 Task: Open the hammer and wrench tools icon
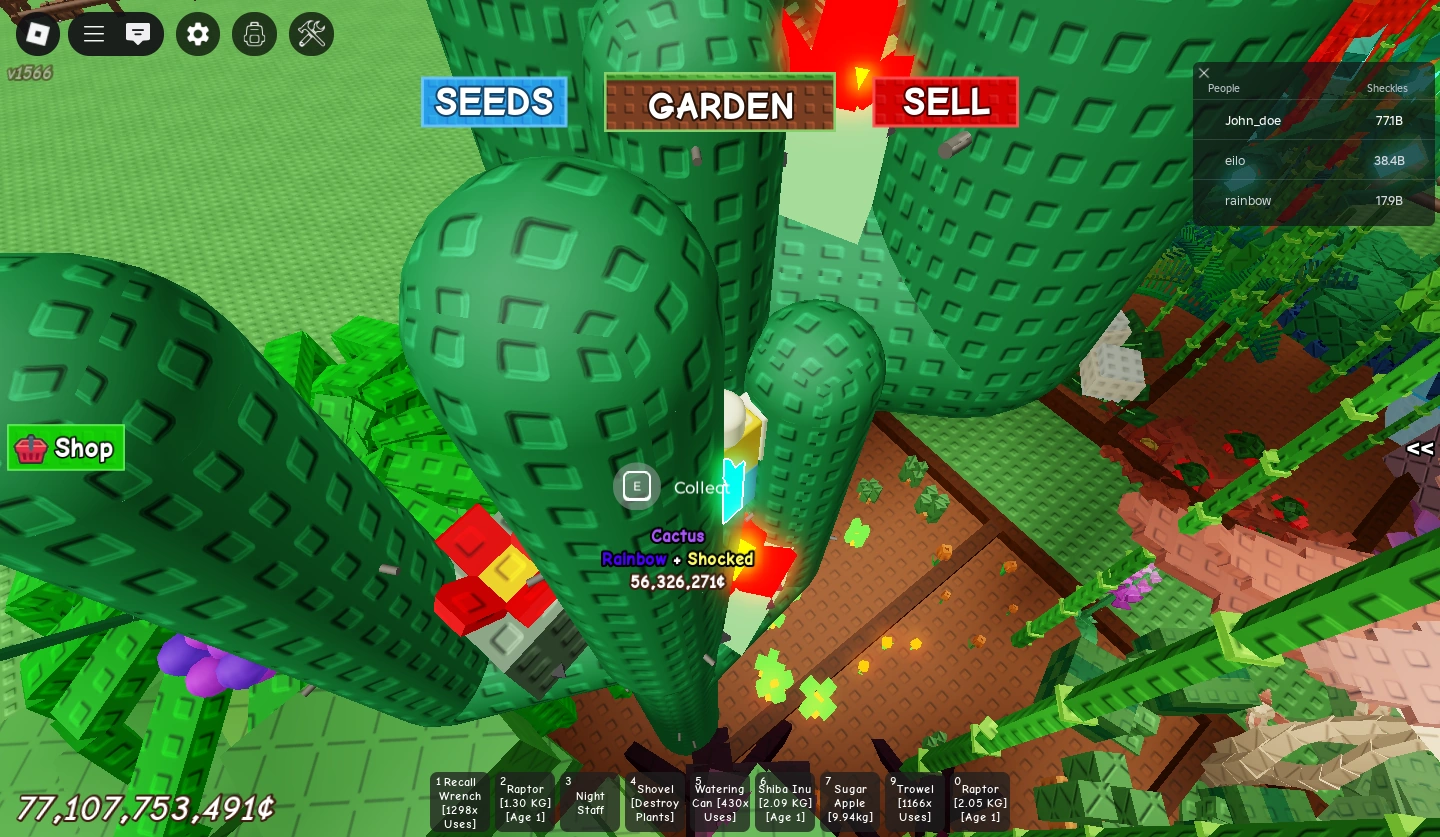point(311,33)
